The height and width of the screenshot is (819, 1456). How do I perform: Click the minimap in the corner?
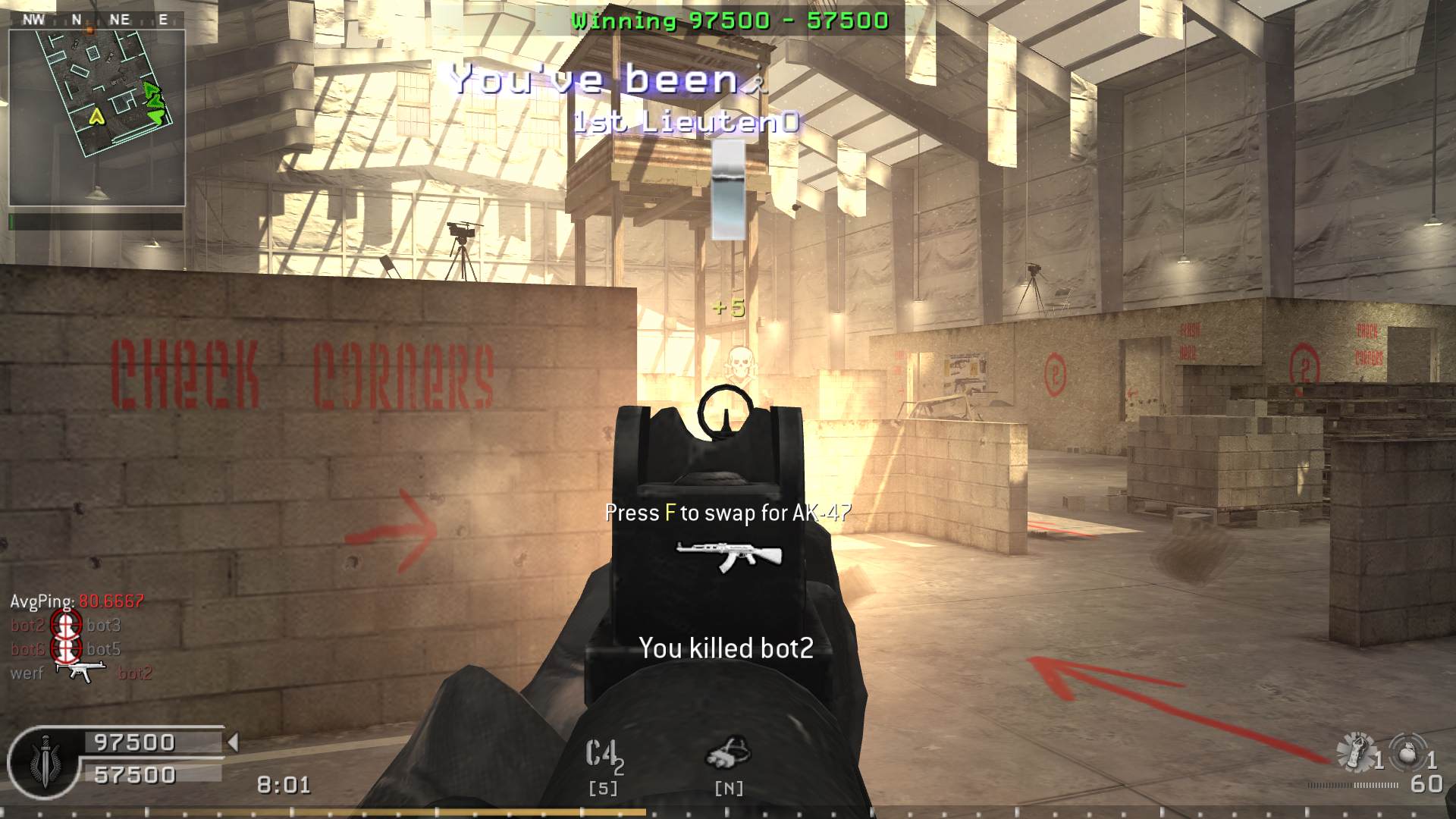tap(96, 117)
